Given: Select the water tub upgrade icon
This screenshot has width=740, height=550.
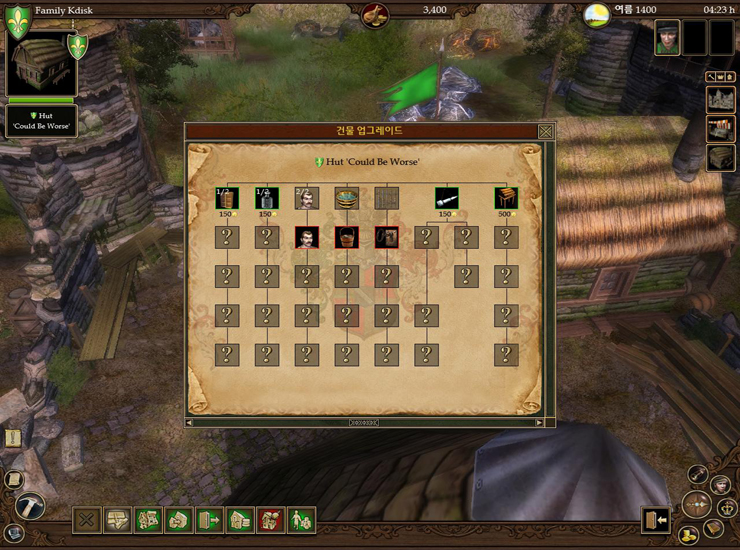Looking at the screenshot, I should point(347,198).
